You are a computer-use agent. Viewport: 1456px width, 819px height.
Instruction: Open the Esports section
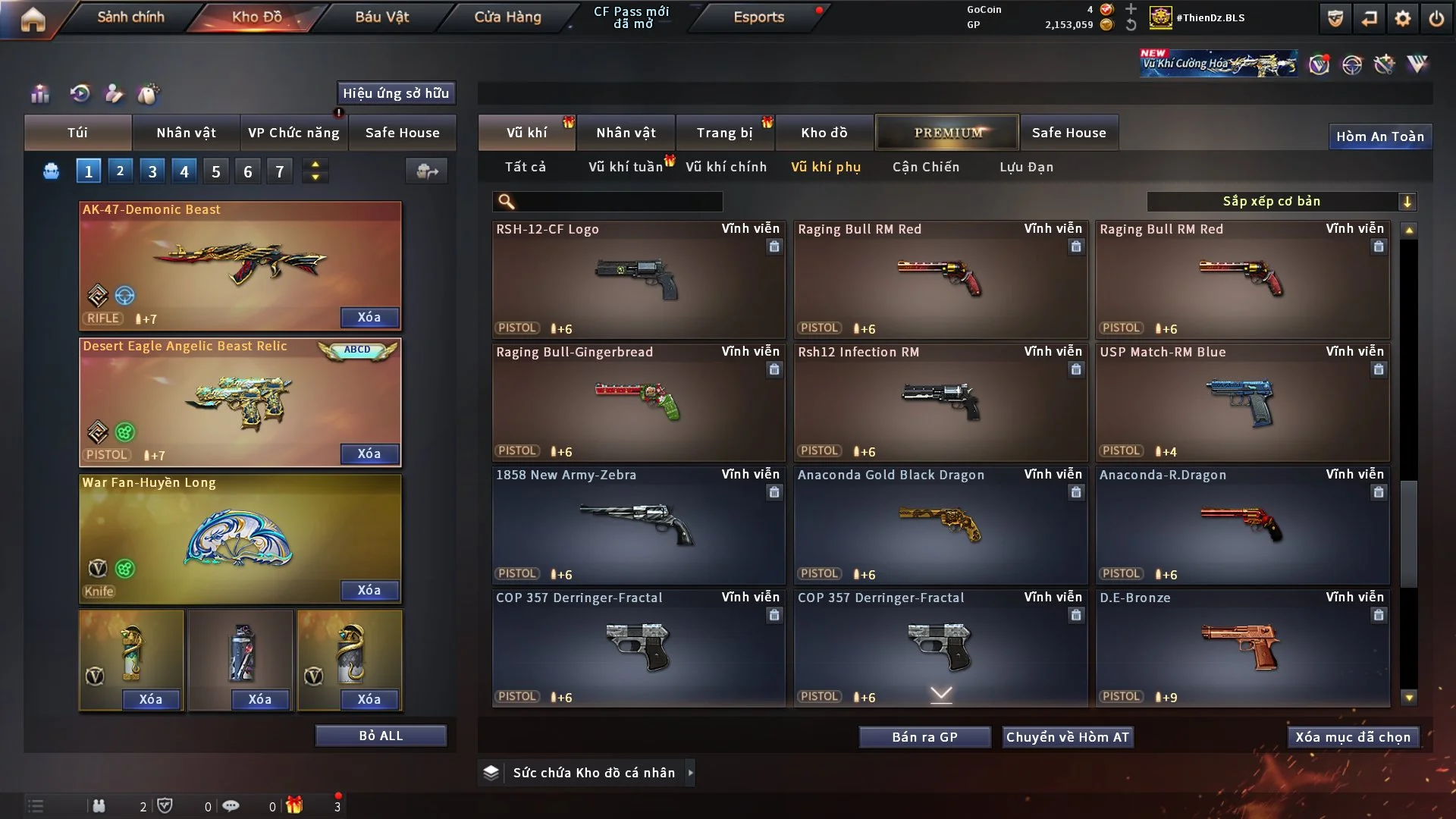(758, 17)
